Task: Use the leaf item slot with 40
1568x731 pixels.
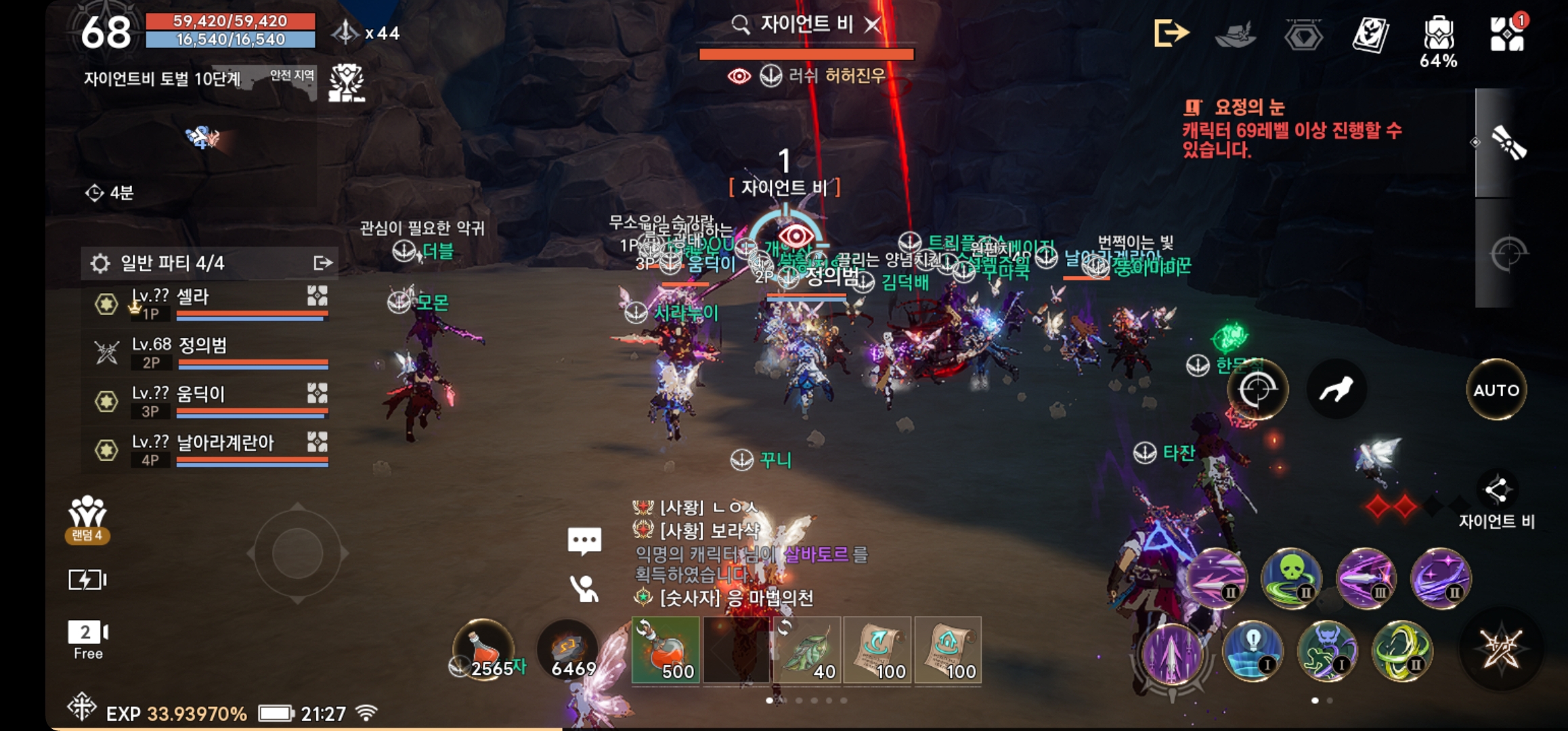Action: coord(808,650)
